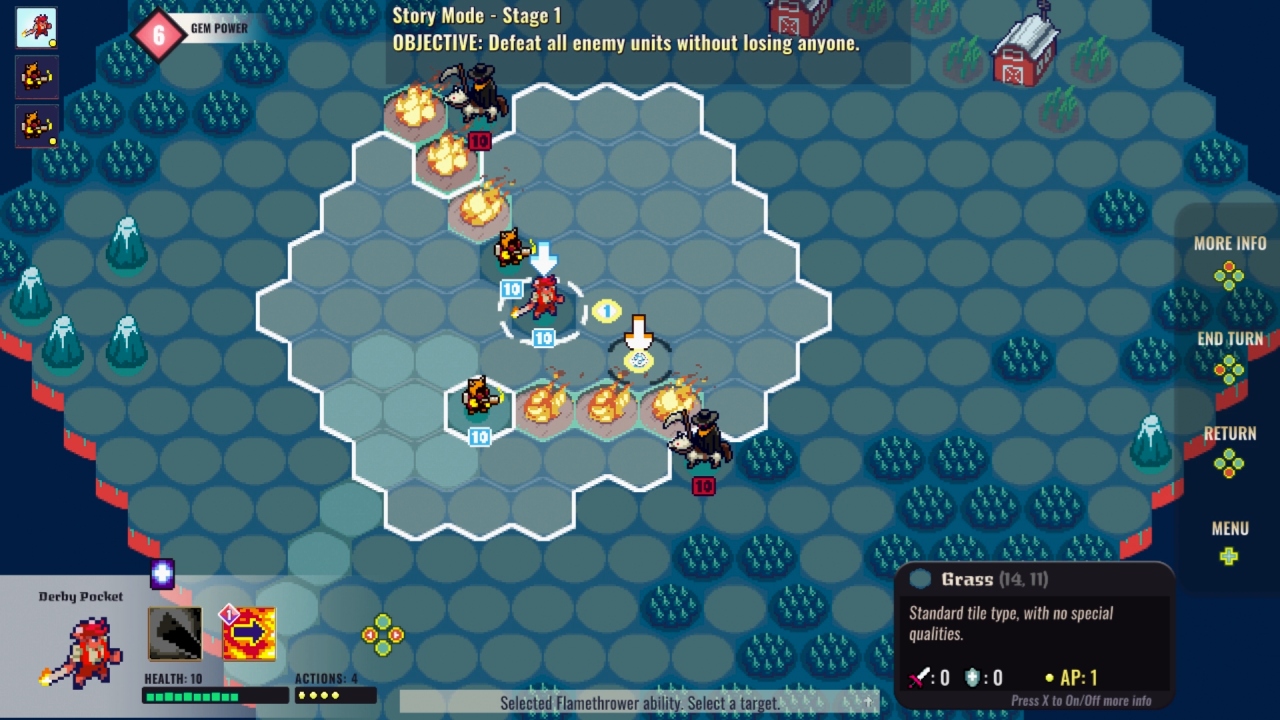Image resolution: width=1280 pixels, height=720 pixels.
Task: Open the MENU from the right sidebar
Action: pos(1231,529)
